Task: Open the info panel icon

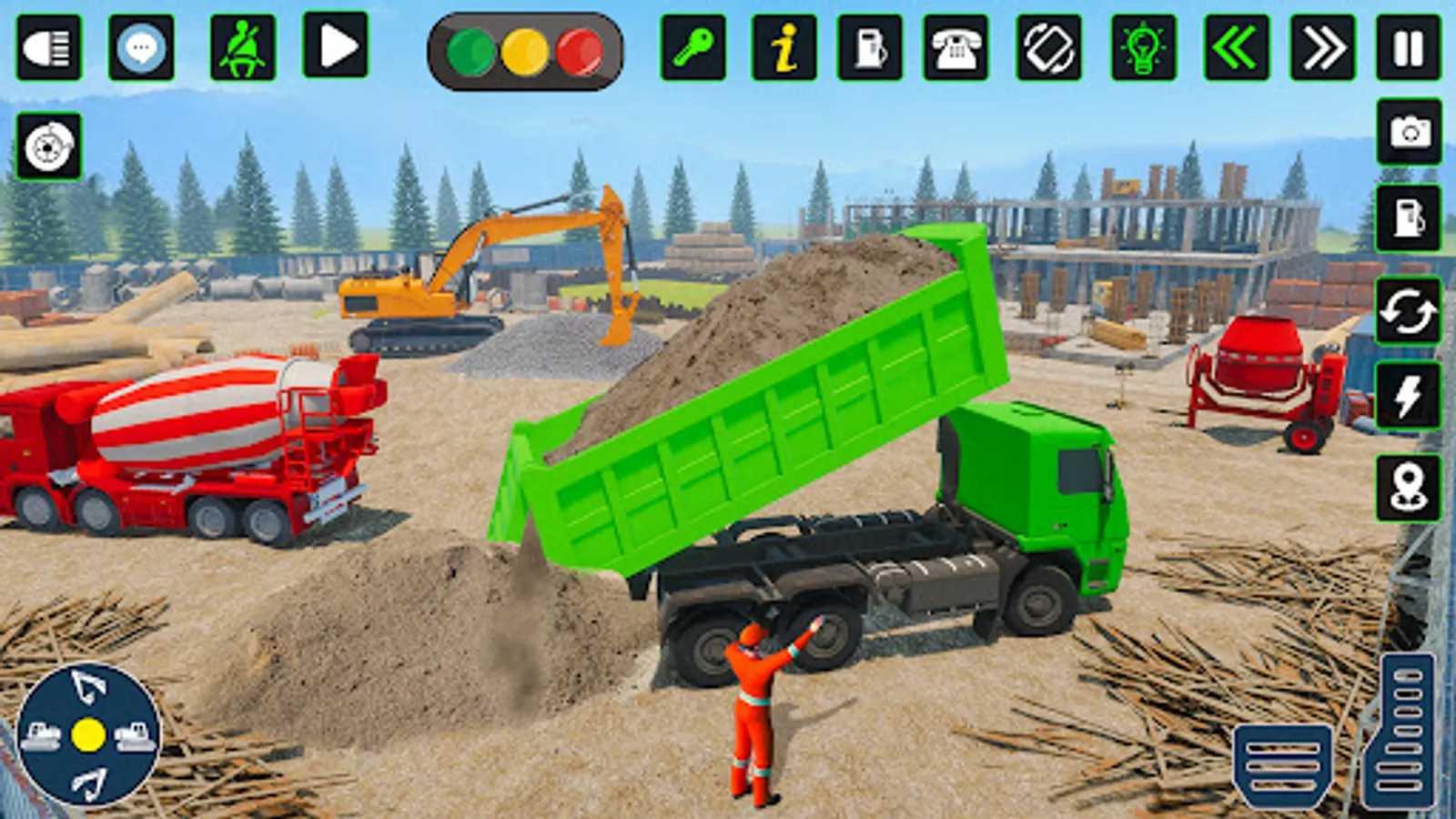Action: pos(784,50)
